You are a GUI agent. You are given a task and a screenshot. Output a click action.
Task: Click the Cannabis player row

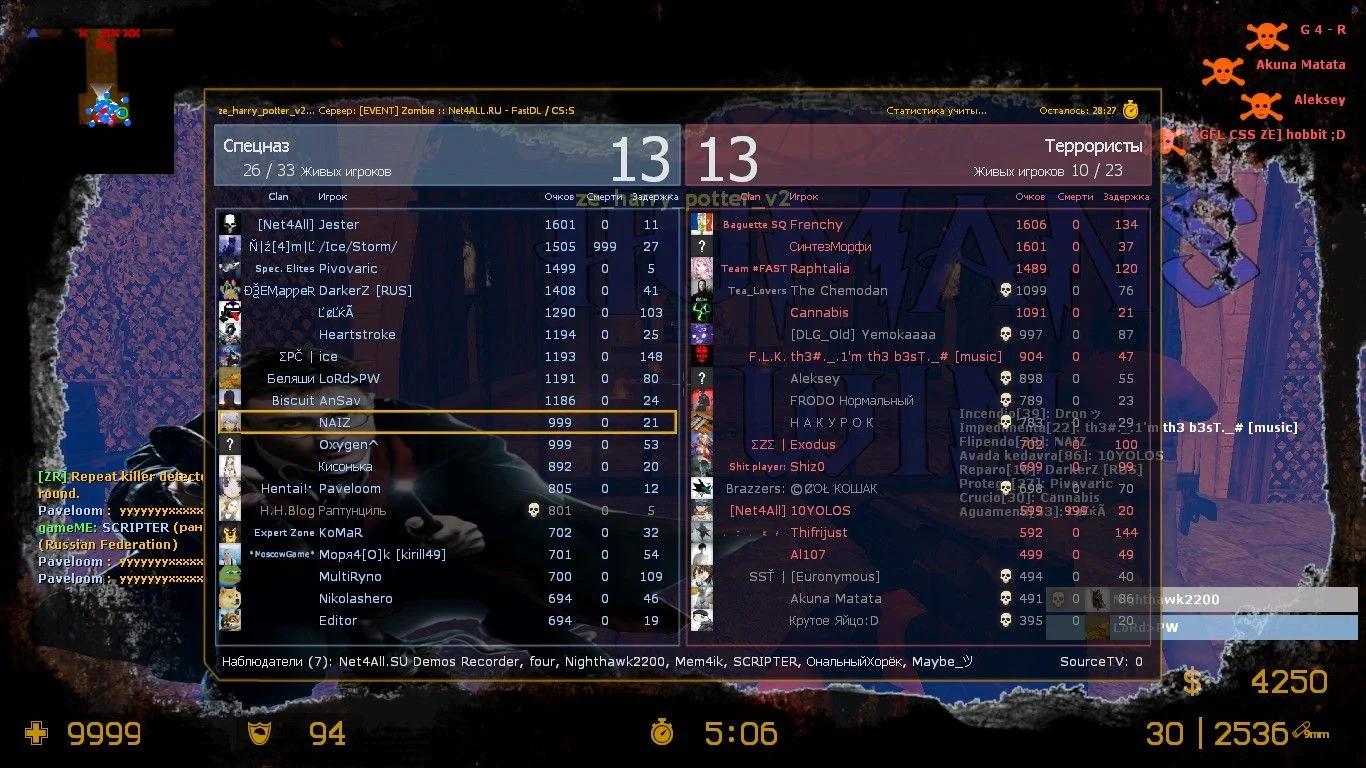click(x=918, y=313)
